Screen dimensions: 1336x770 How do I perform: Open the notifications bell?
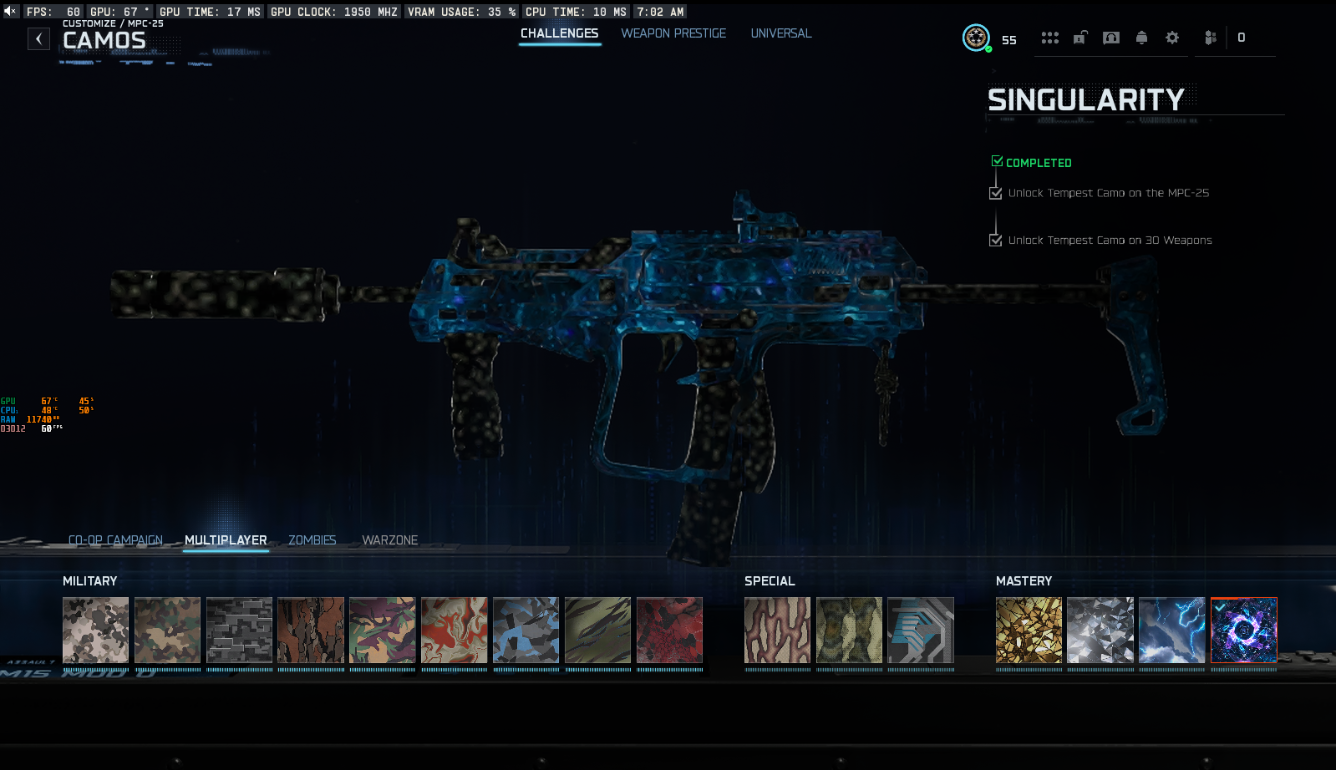[1142, 38]
